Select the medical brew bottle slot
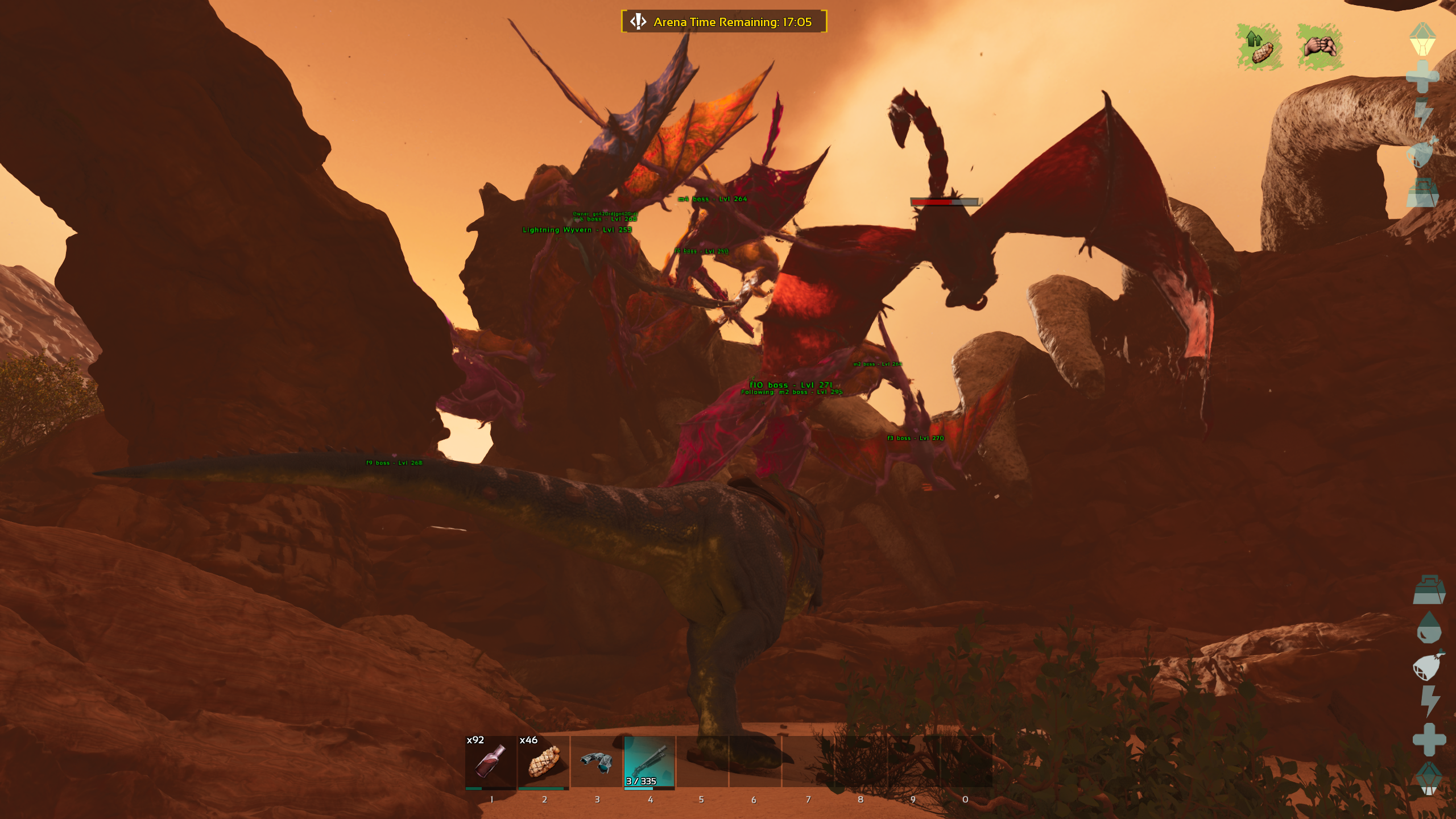This screenshot has width=1456, height=819. tap(490, 761)
